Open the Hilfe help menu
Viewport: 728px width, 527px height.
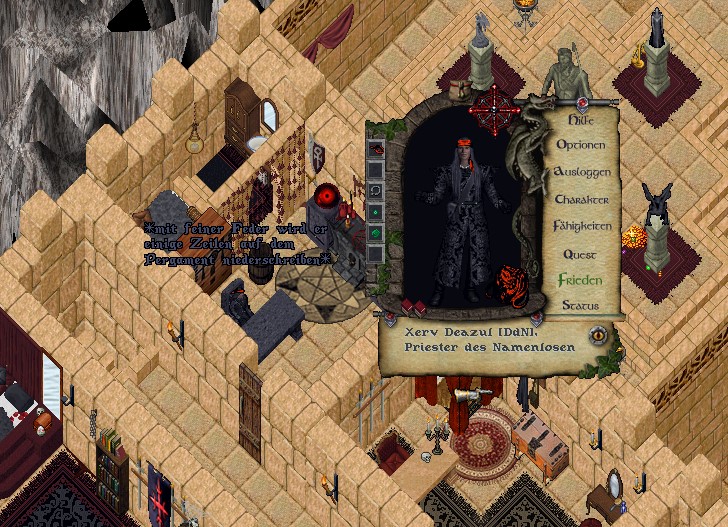[580, 119]
